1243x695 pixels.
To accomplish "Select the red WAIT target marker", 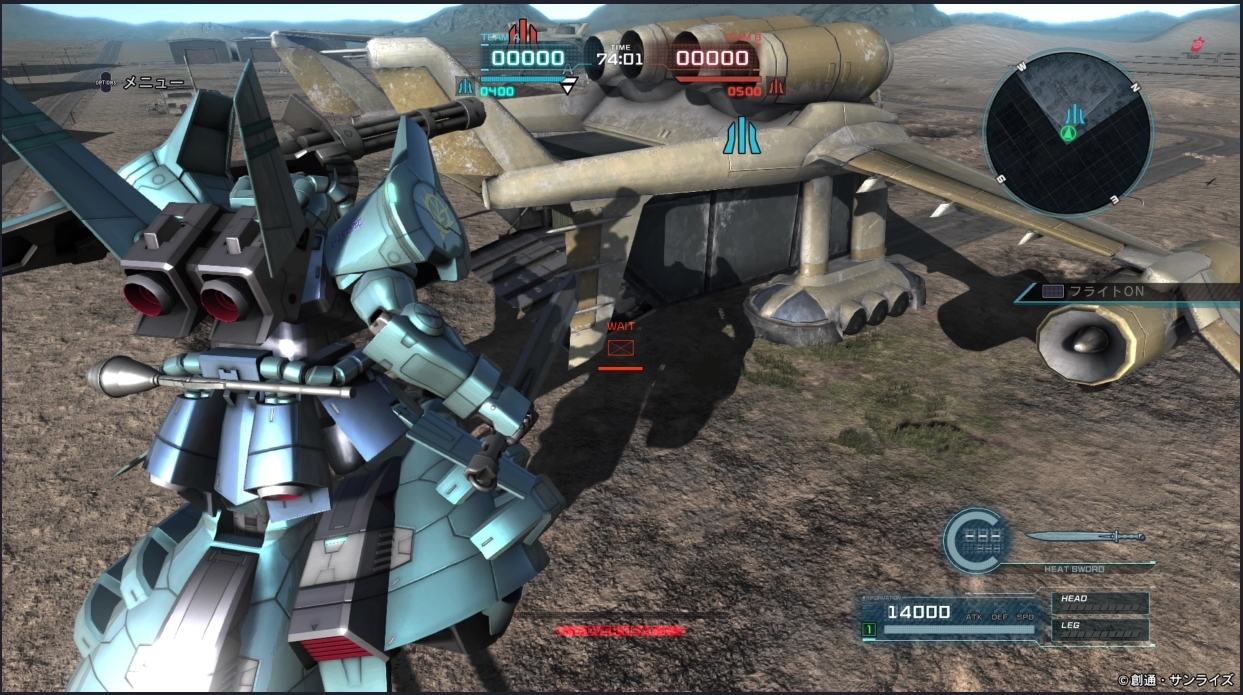I will (x=621, y=348).
